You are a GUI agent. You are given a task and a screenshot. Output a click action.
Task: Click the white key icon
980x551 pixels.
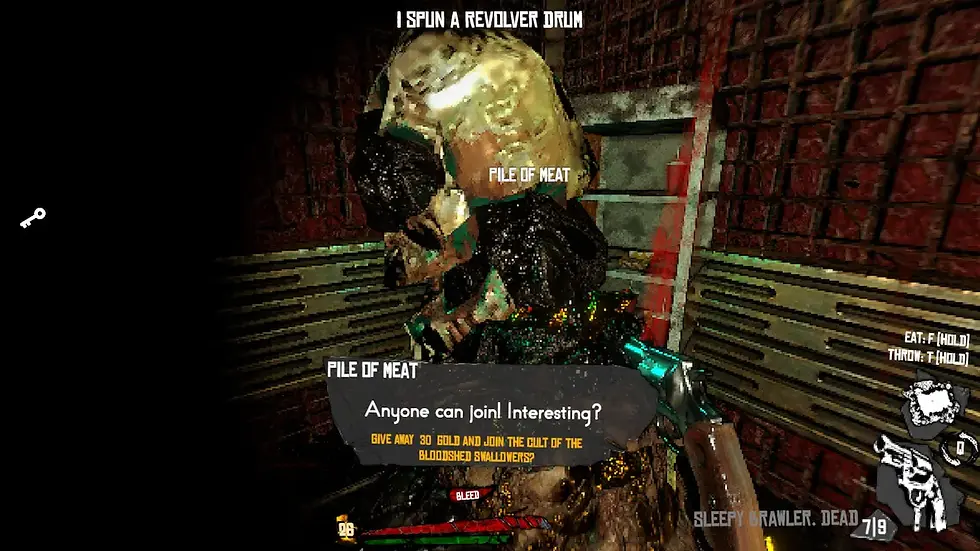[33, 217]
